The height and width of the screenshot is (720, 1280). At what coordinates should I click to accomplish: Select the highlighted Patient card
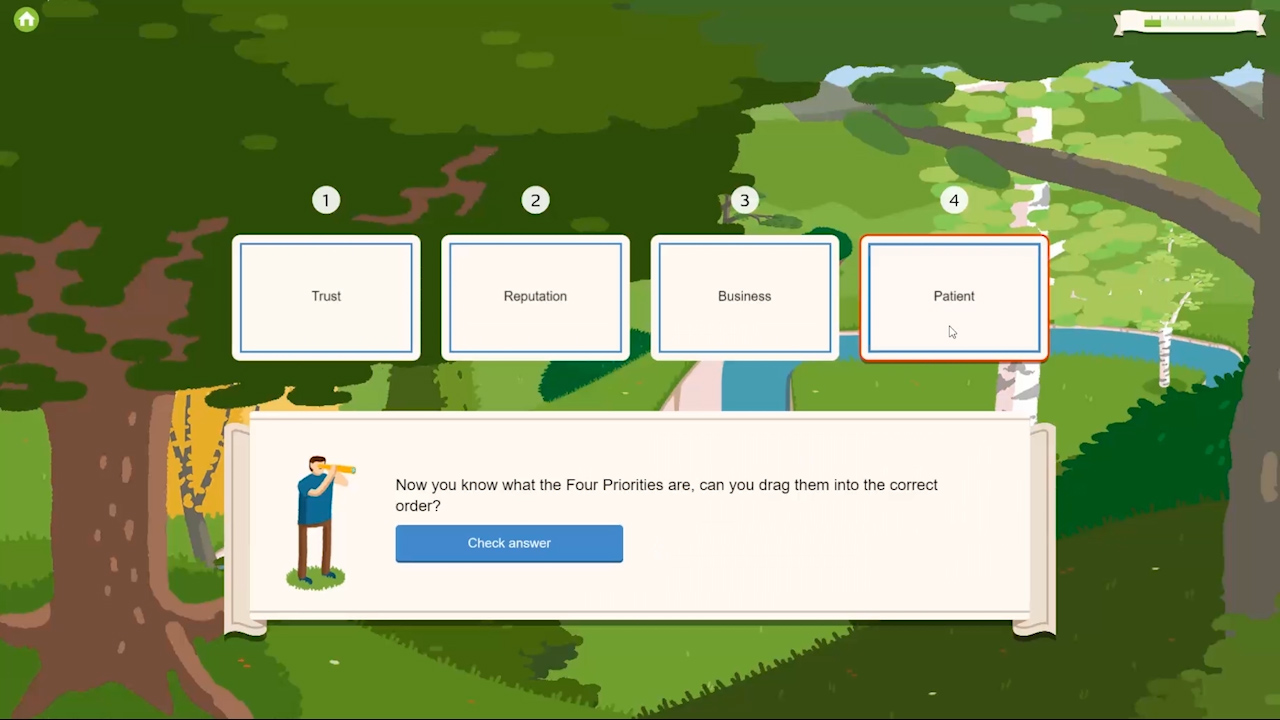point(953,296)
